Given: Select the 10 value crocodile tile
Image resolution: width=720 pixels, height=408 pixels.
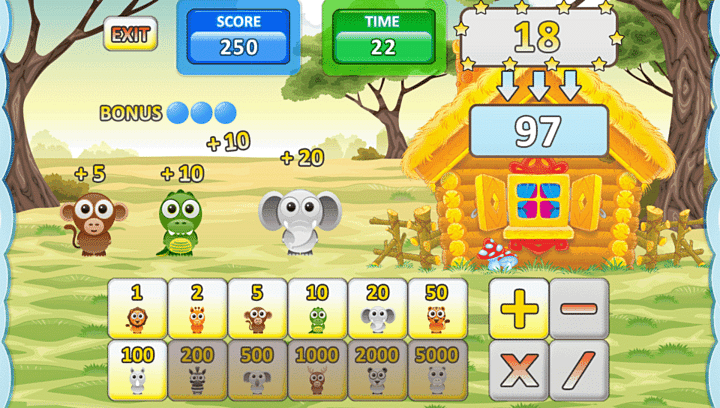Looking at the screenshot, I should [317, 308].
